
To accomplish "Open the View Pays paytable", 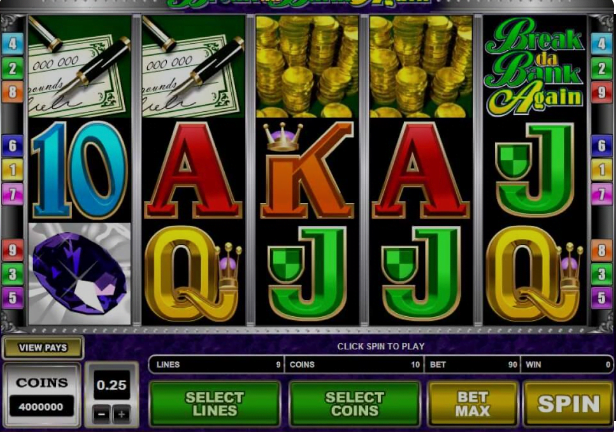I will click(x=42, y=348).
